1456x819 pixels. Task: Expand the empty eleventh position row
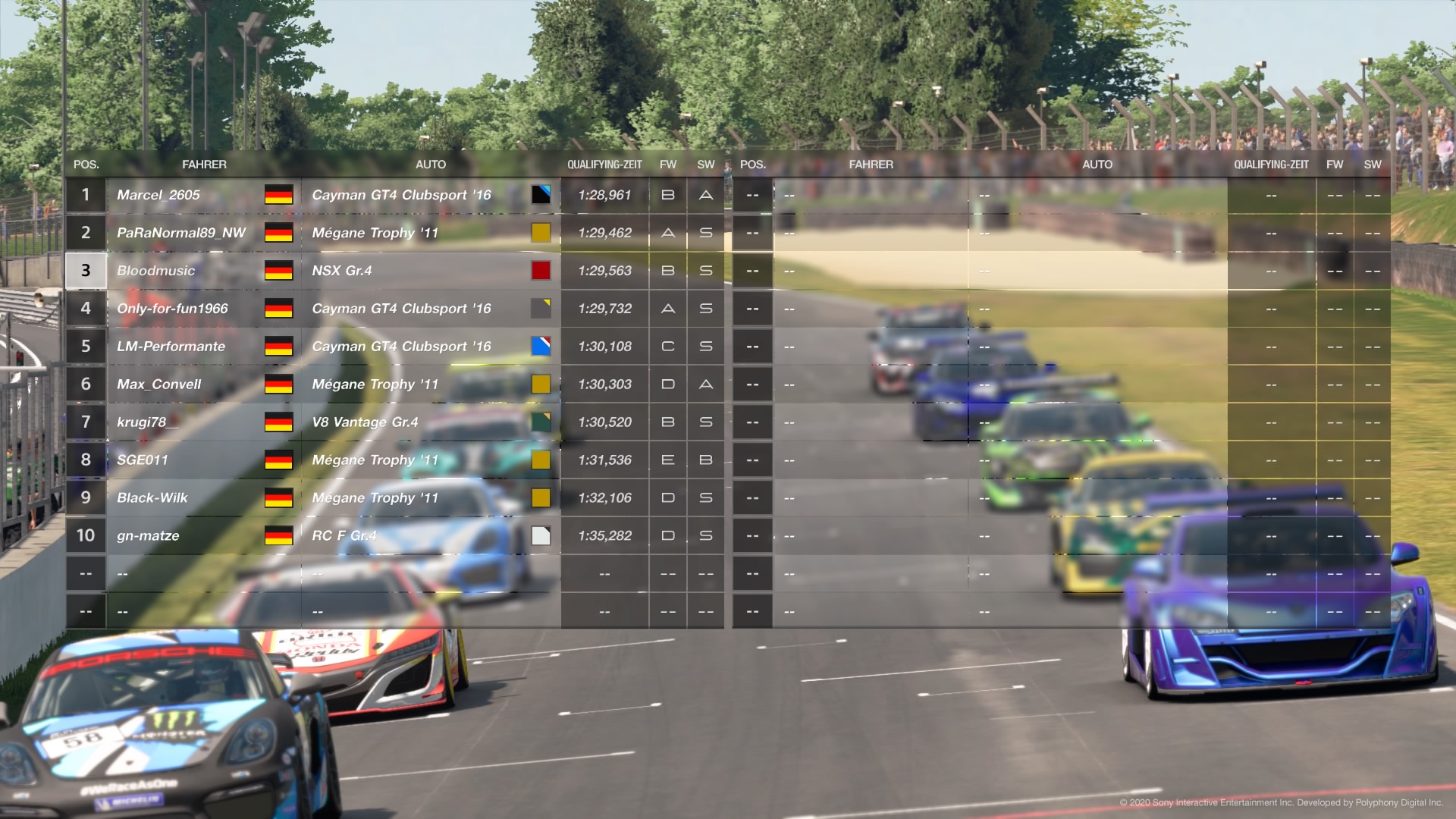[303, 573]
